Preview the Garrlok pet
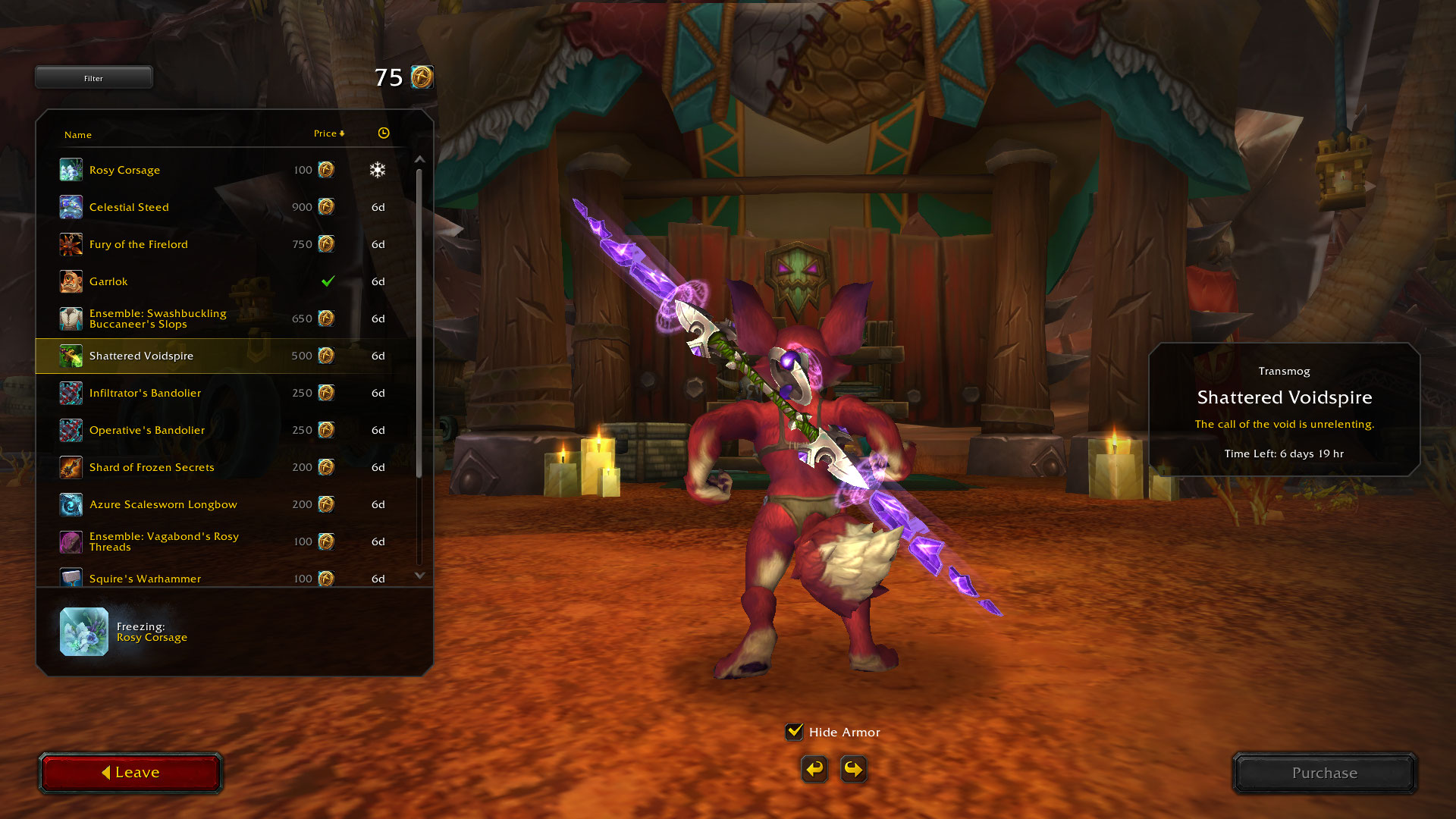Viewport: 1456px width, 819px height. point(108,281)
